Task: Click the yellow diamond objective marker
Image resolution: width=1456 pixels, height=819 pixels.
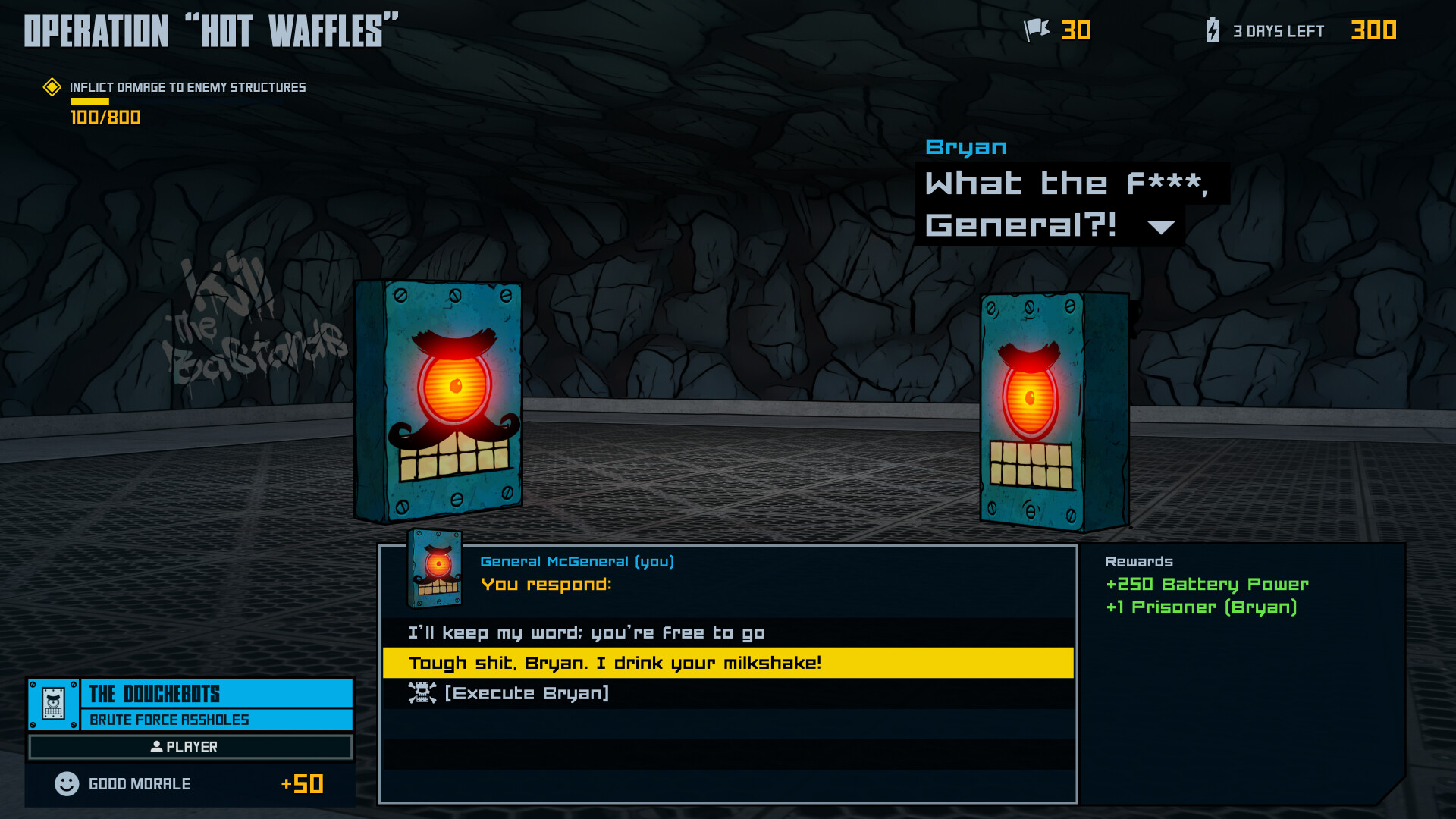Action: tap(51, 87)
